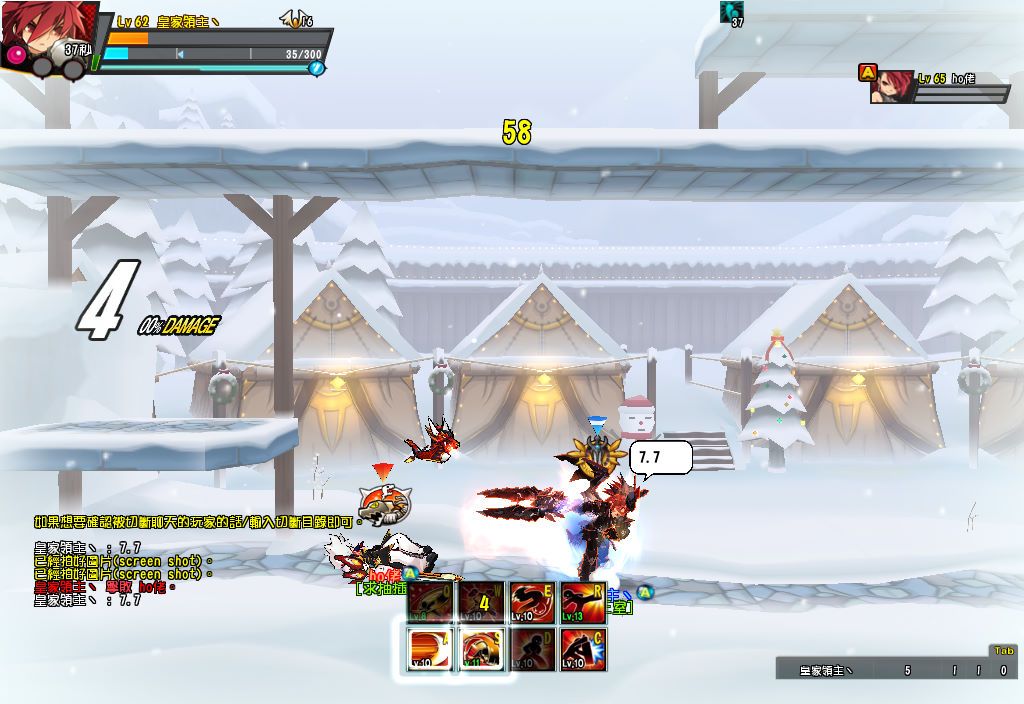
Task: Activate the C skill punch burst
Action: coord(583,650)
